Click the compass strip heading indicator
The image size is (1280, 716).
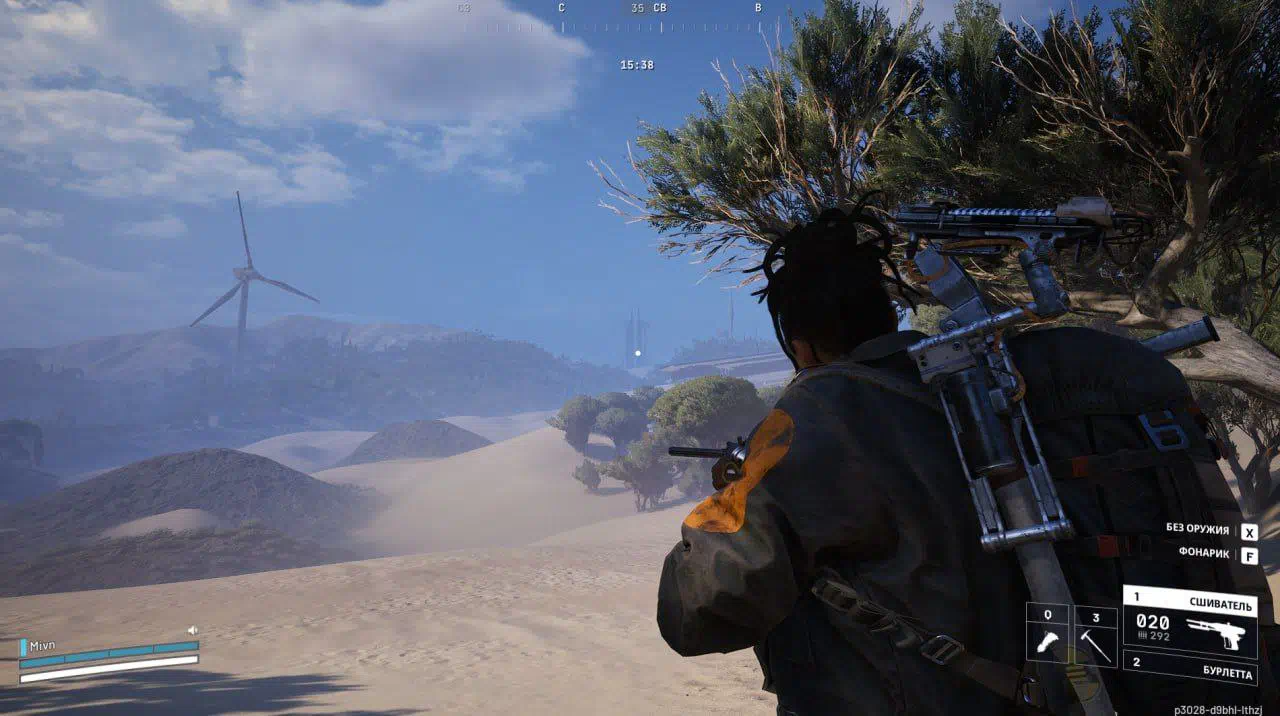637,8
